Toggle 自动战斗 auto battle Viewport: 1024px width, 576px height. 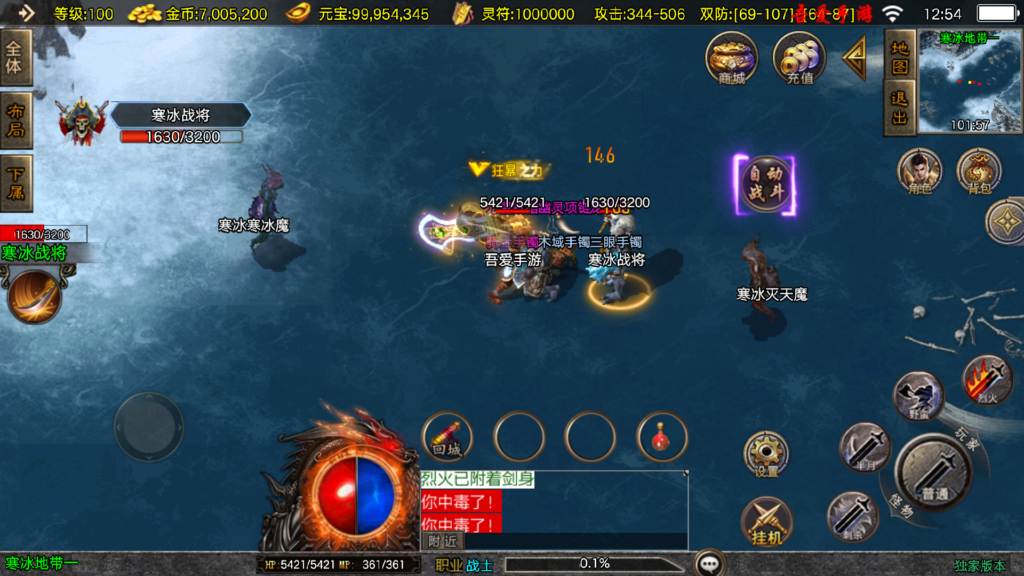pos(766,185)
